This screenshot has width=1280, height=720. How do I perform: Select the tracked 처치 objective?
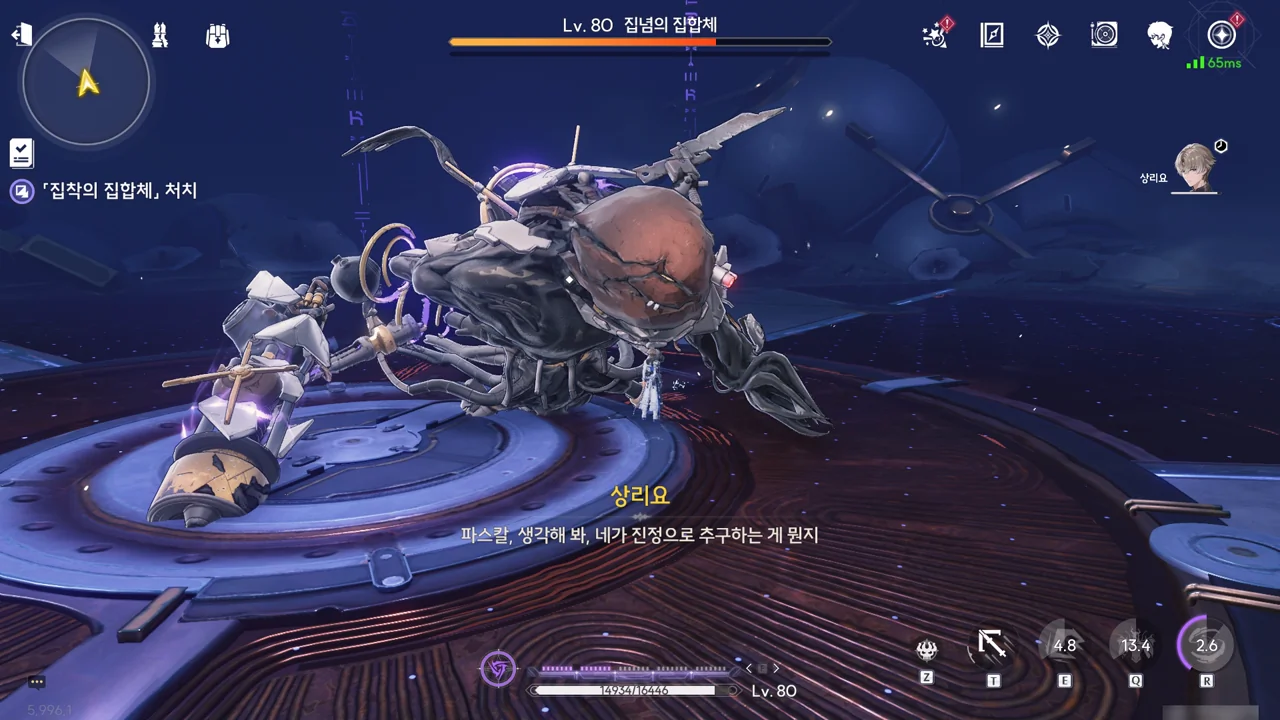[118, 191]
